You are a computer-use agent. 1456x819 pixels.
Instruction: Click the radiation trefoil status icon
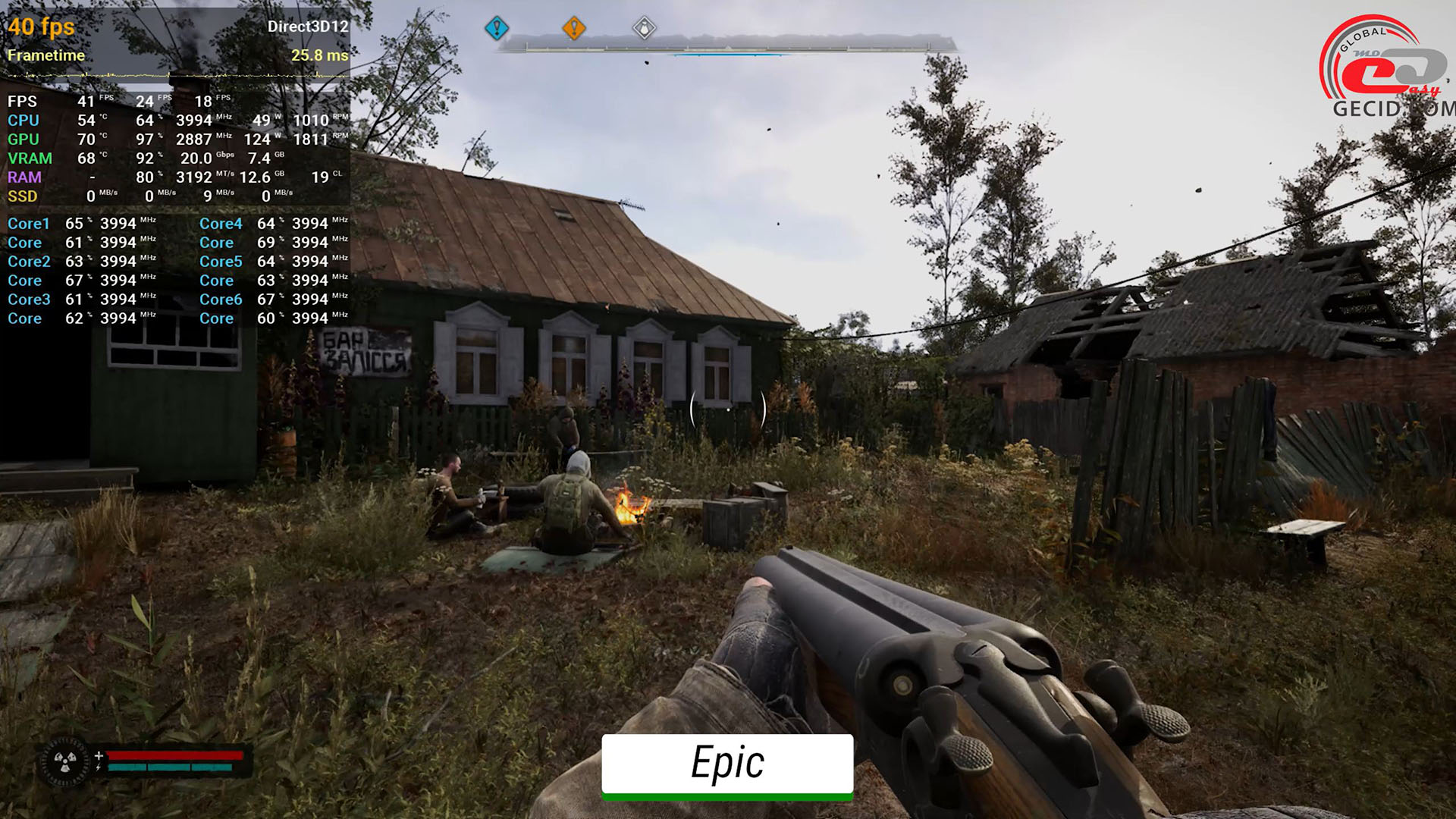65,761
